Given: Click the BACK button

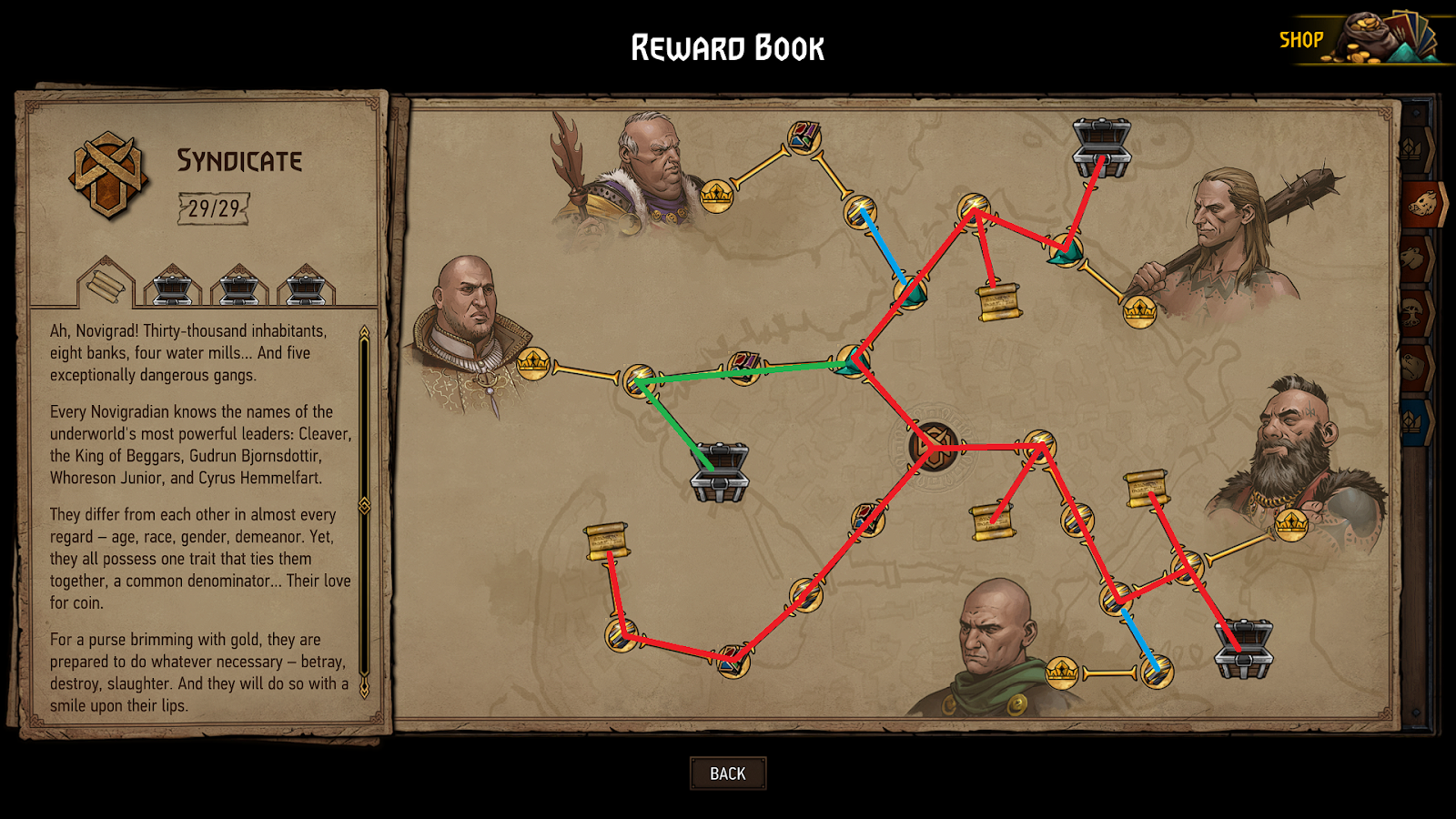Looking at the screenshot, I should [727, 773].
